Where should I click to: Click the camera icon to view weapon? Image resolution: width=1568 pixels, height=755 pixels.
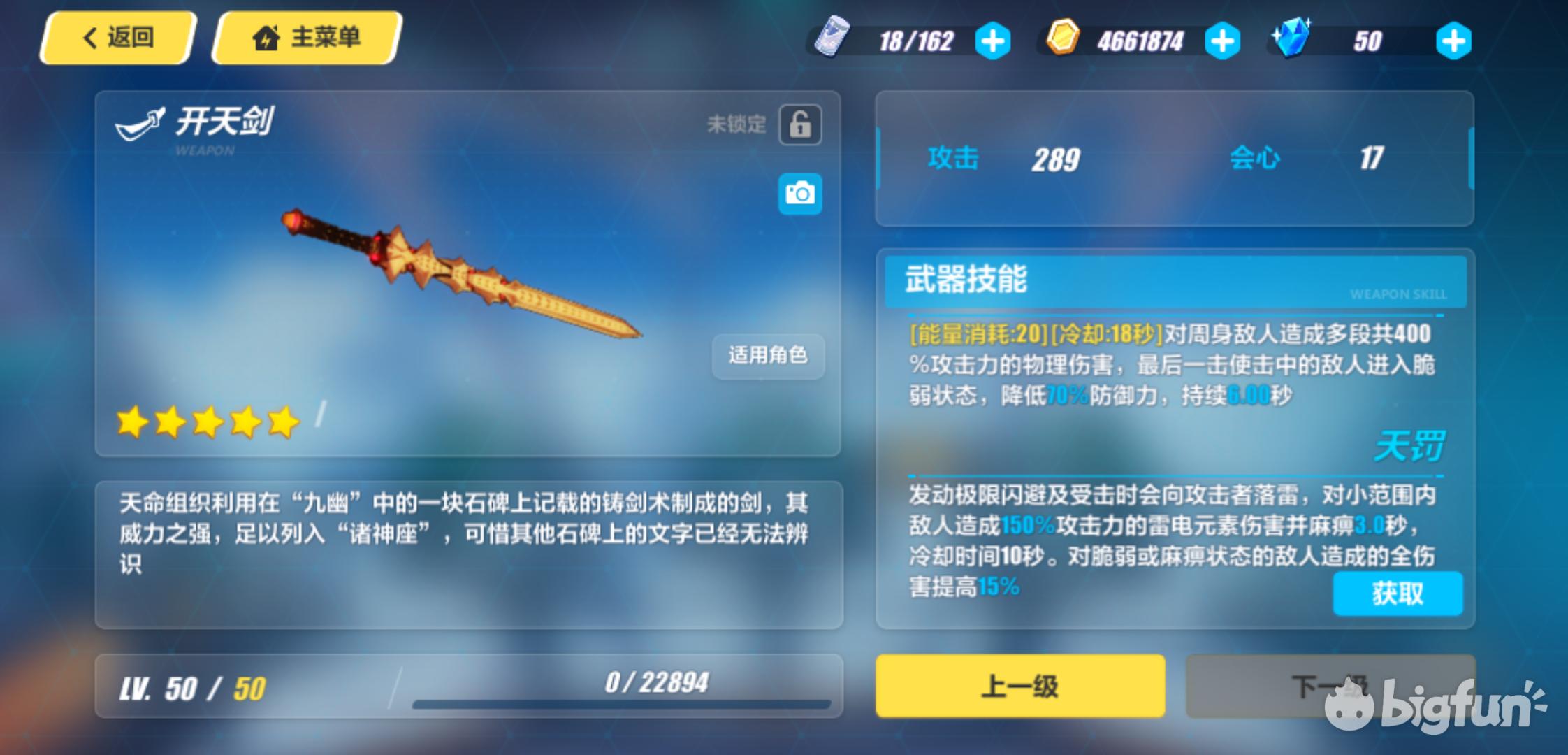(x=799, y=194)
